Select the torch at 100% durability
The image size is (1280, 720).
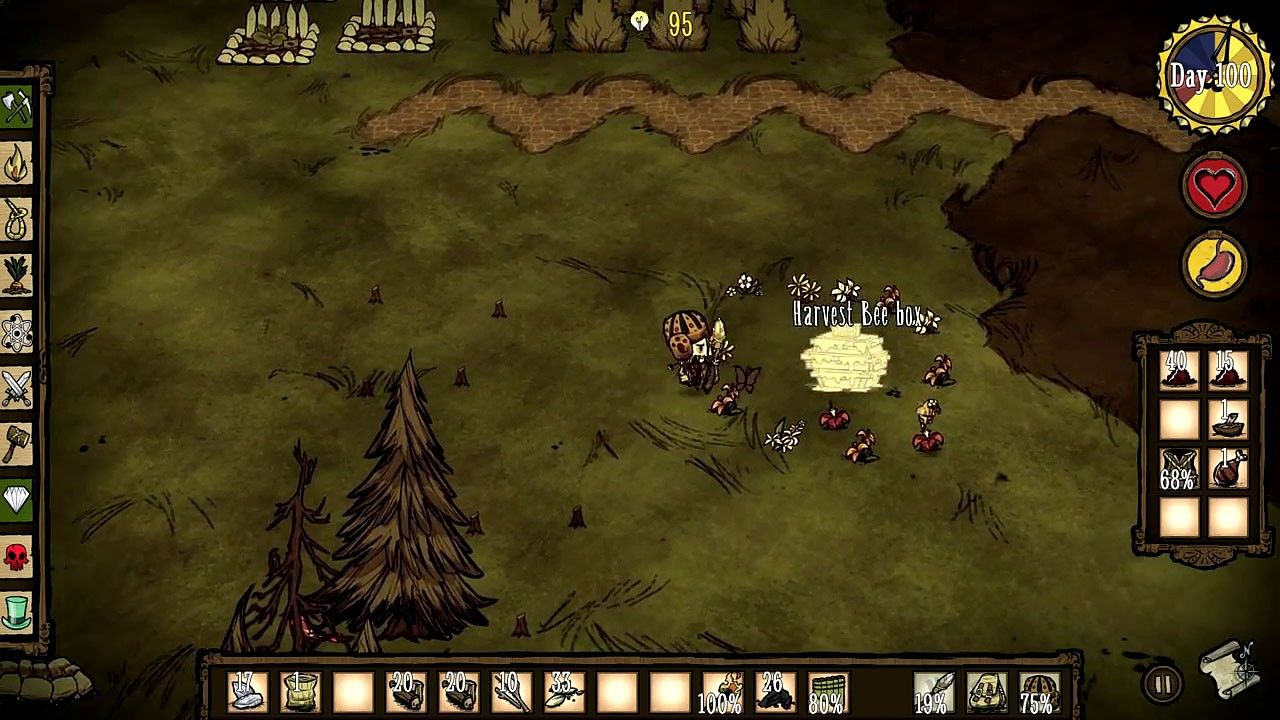coord(720,692)
